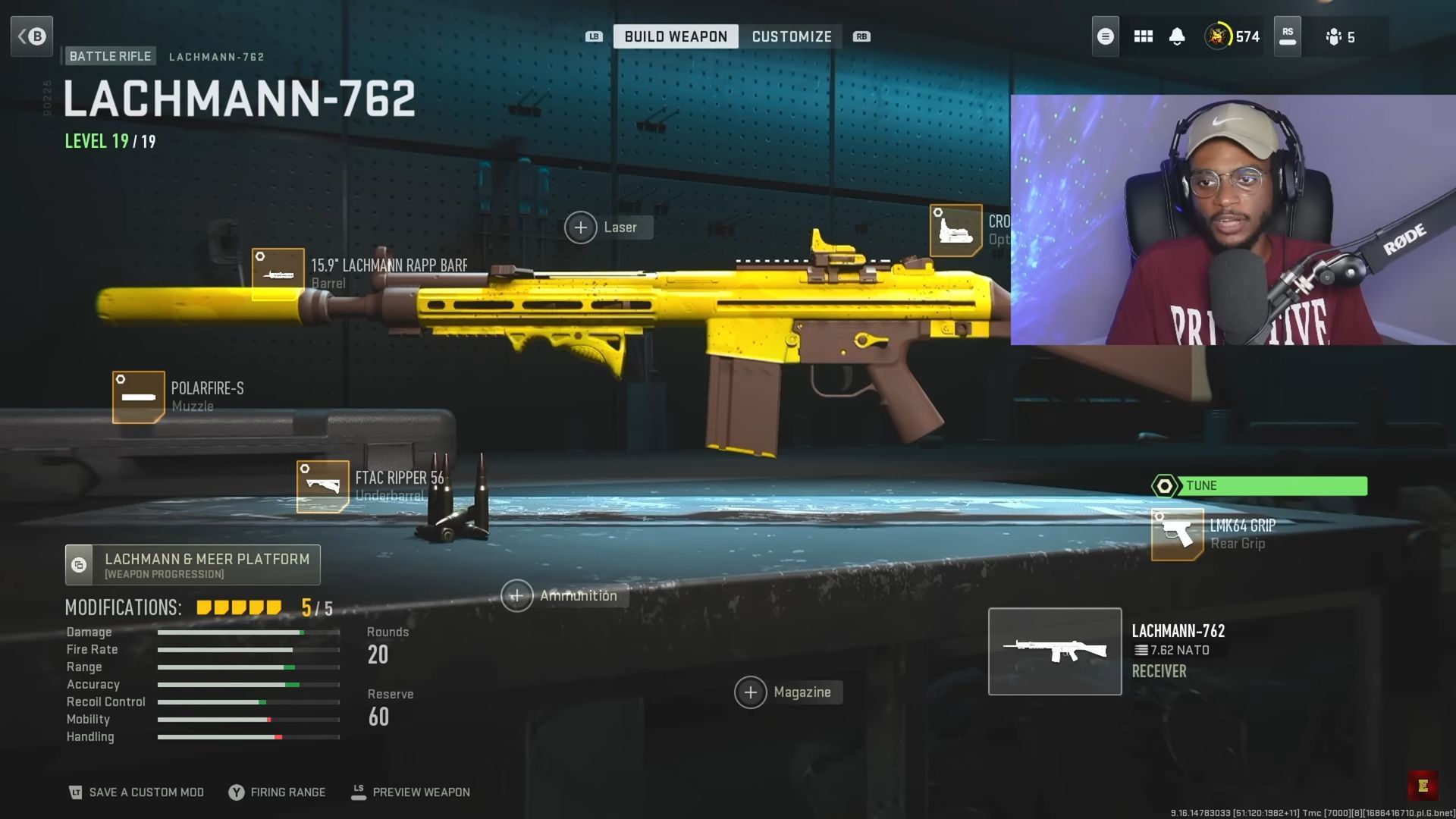Click the Lachmann-762 receiver thumbnail
The image size is (1456, 819).
1055,651
